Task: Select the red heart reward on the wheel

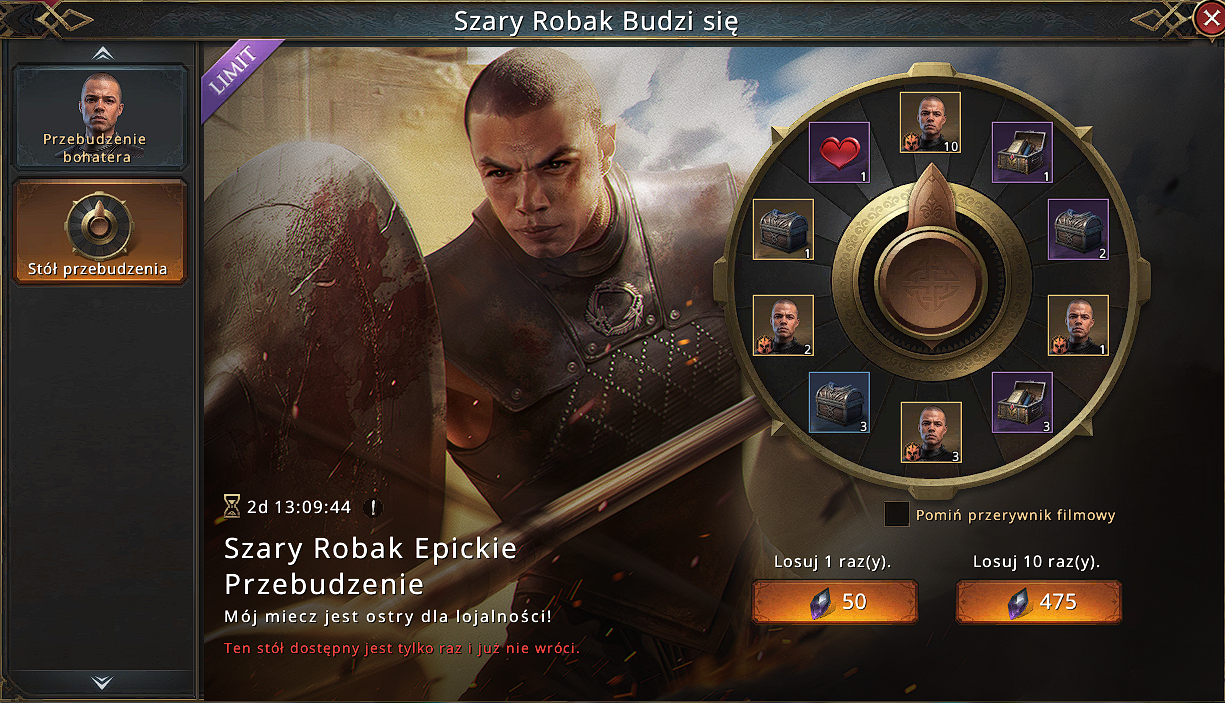Action: coord(838,153)
